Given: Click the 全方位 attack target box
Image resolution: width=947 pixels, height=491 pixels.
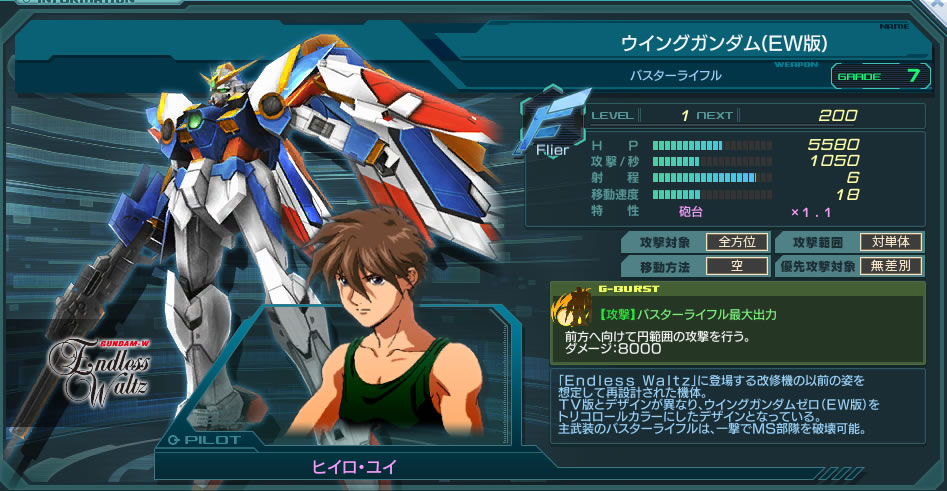Looking at the screenshot, I should click(x=737, y=242).
